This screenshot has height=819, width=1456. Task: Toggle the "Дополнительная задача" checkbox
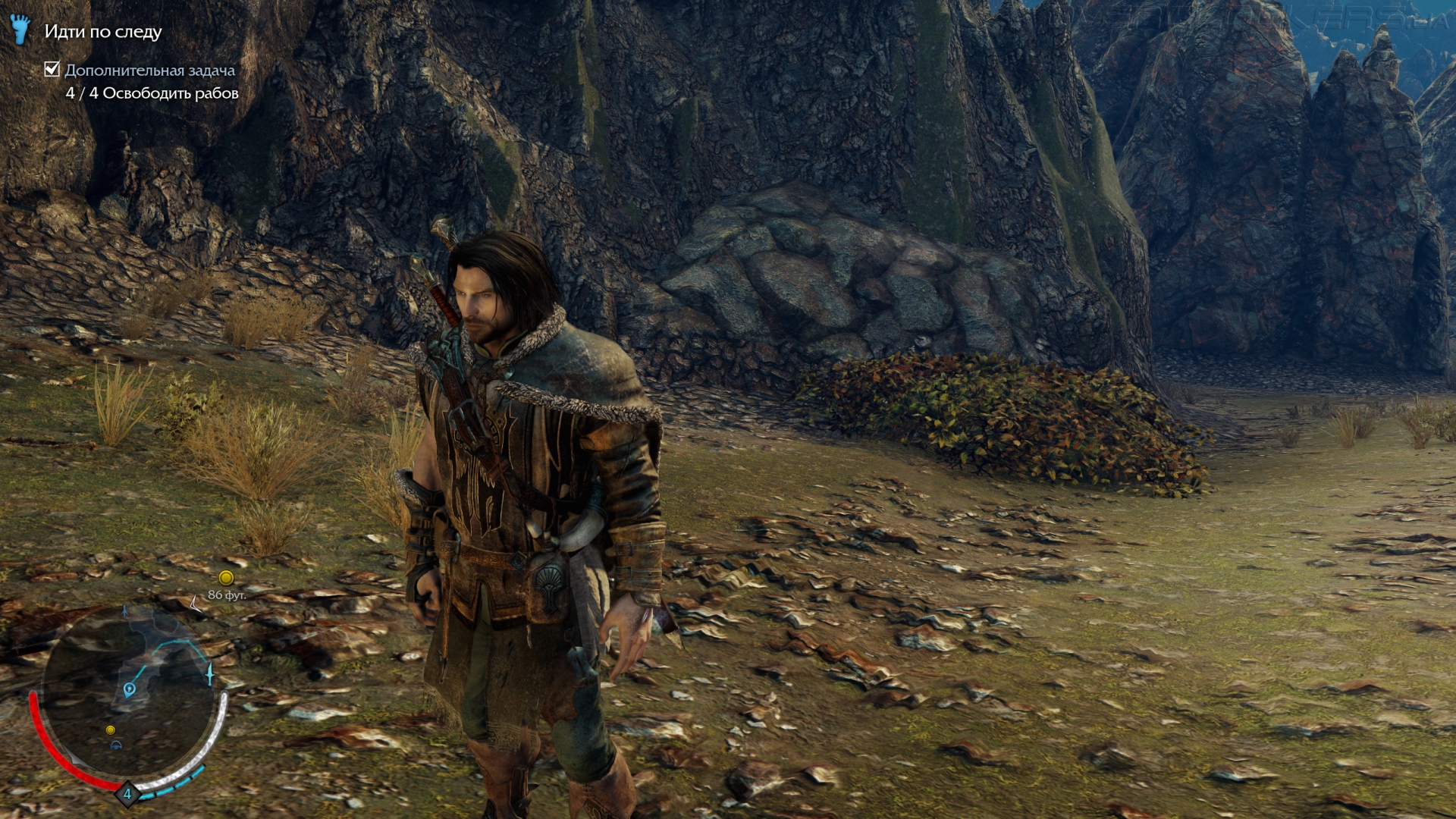click(x=52, y=70)
